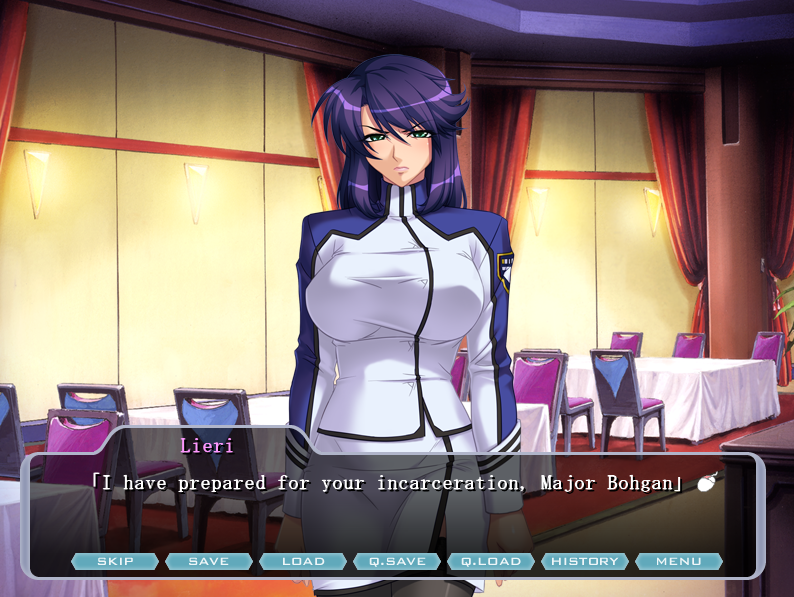Activate the Q.LOAD quick load button
The image size is (794, 597).
coord(491,561)
